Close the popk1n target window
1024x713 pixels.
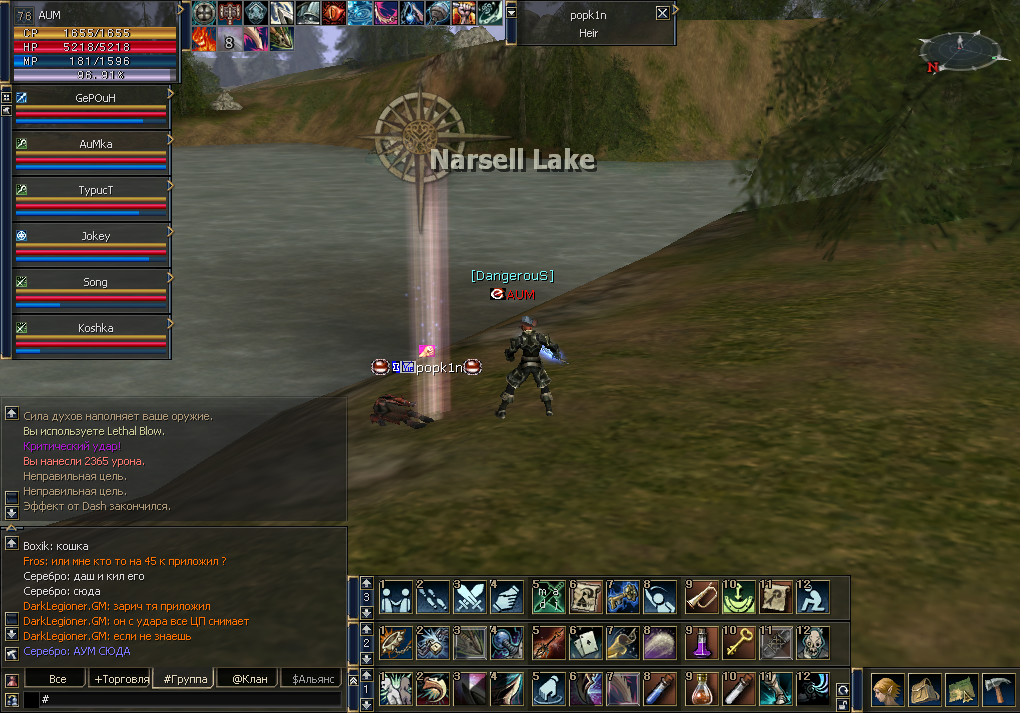tap(662, 13)
